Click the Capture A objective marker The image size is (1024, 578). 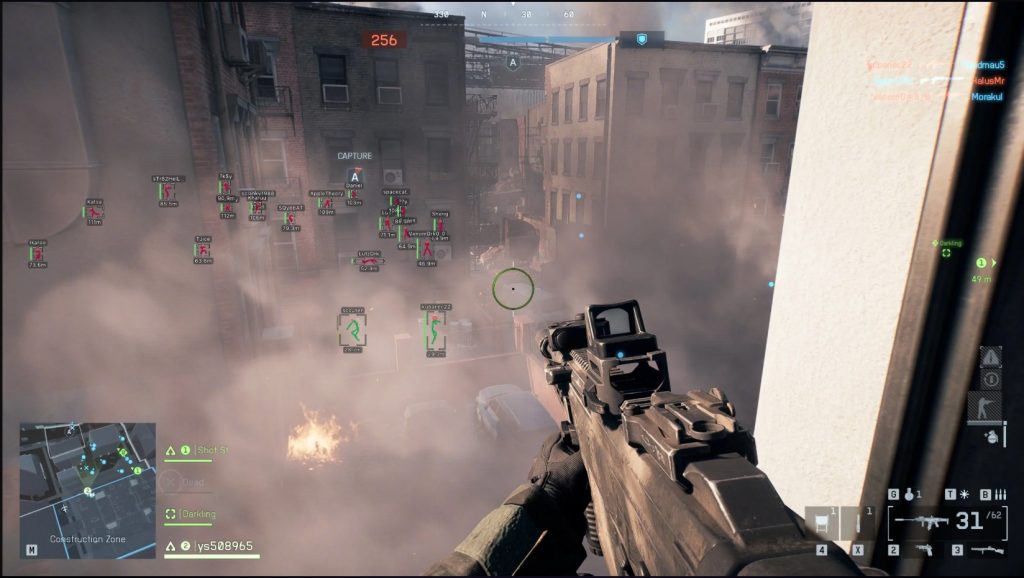tap(354, 176)
